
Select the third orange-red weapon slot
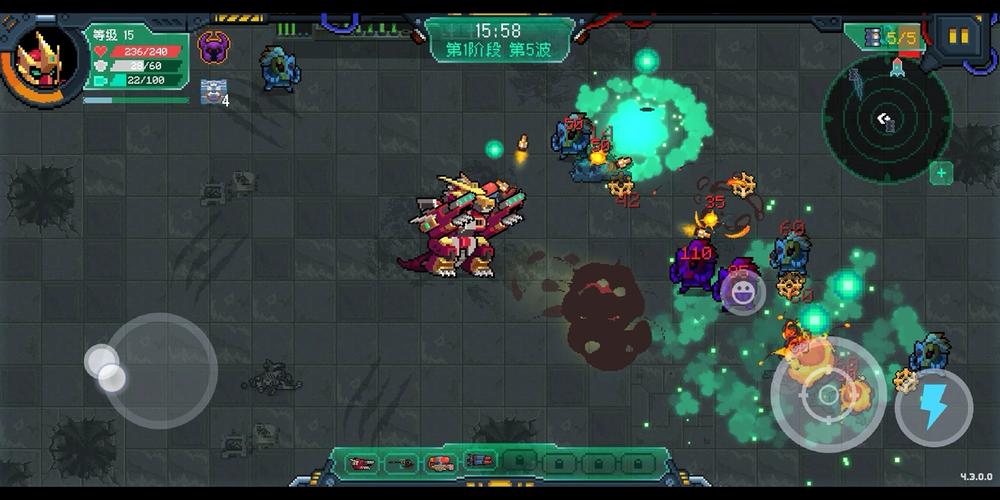click(440, 462)
